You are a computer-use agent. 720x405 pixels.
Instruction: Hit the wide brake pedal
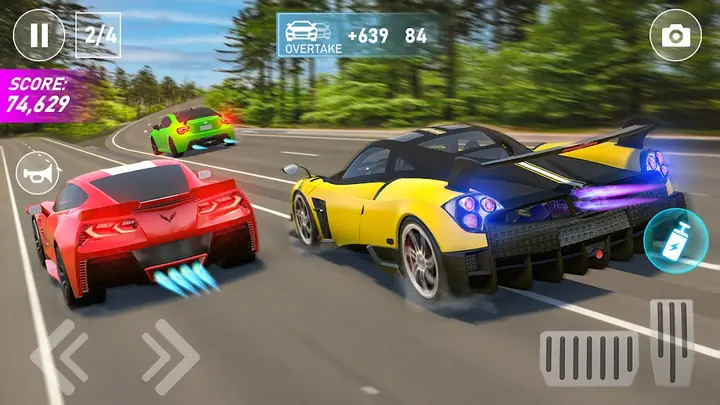588,358
